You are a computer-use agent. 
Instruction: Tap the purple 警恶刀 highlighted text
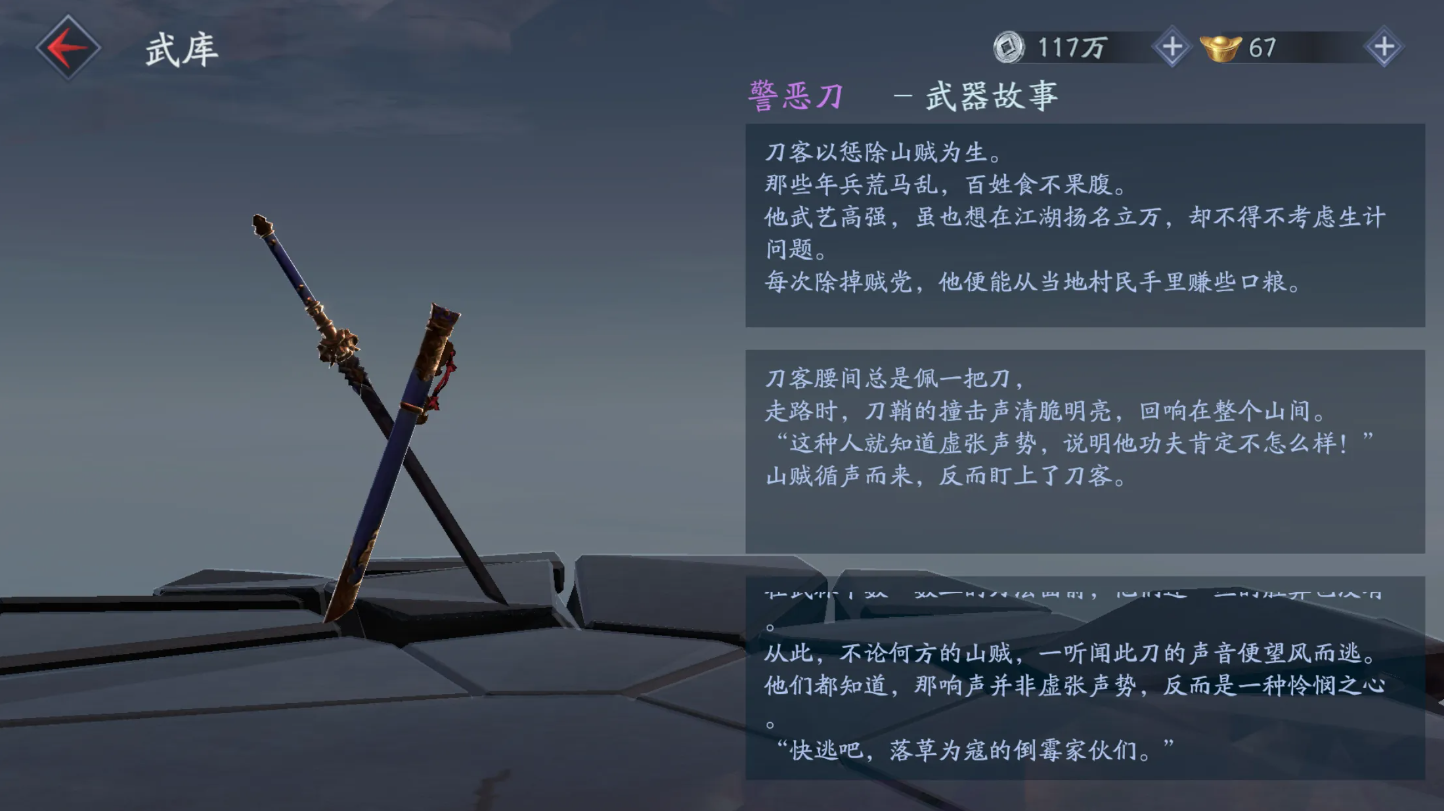pyautogui.click(x=795, y=95)
